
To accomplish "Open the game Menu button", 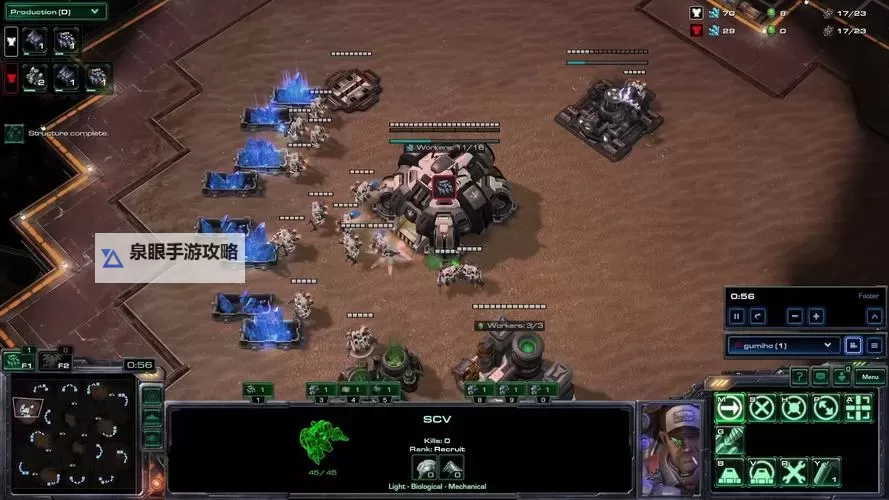I will pyautogui.click(x=869, y=377).
